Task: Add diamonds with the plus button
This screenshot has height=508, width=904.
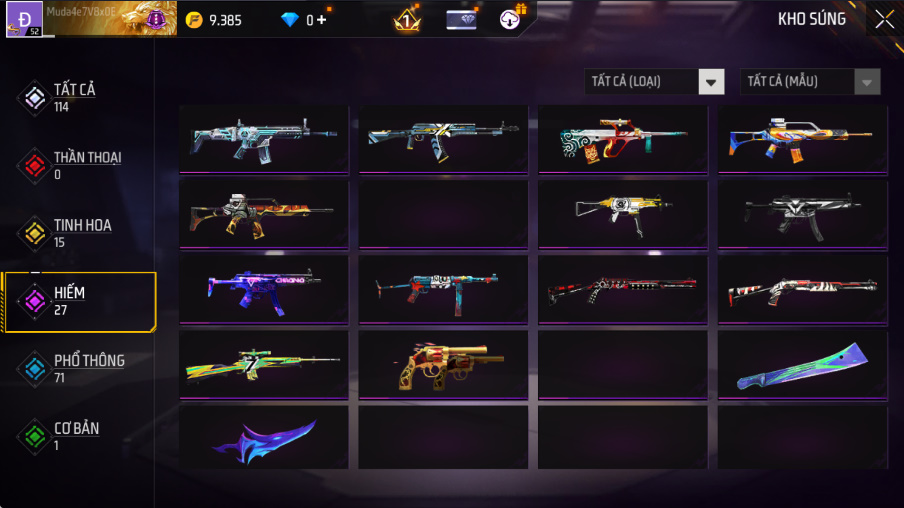Action: [x=323, y=19]
